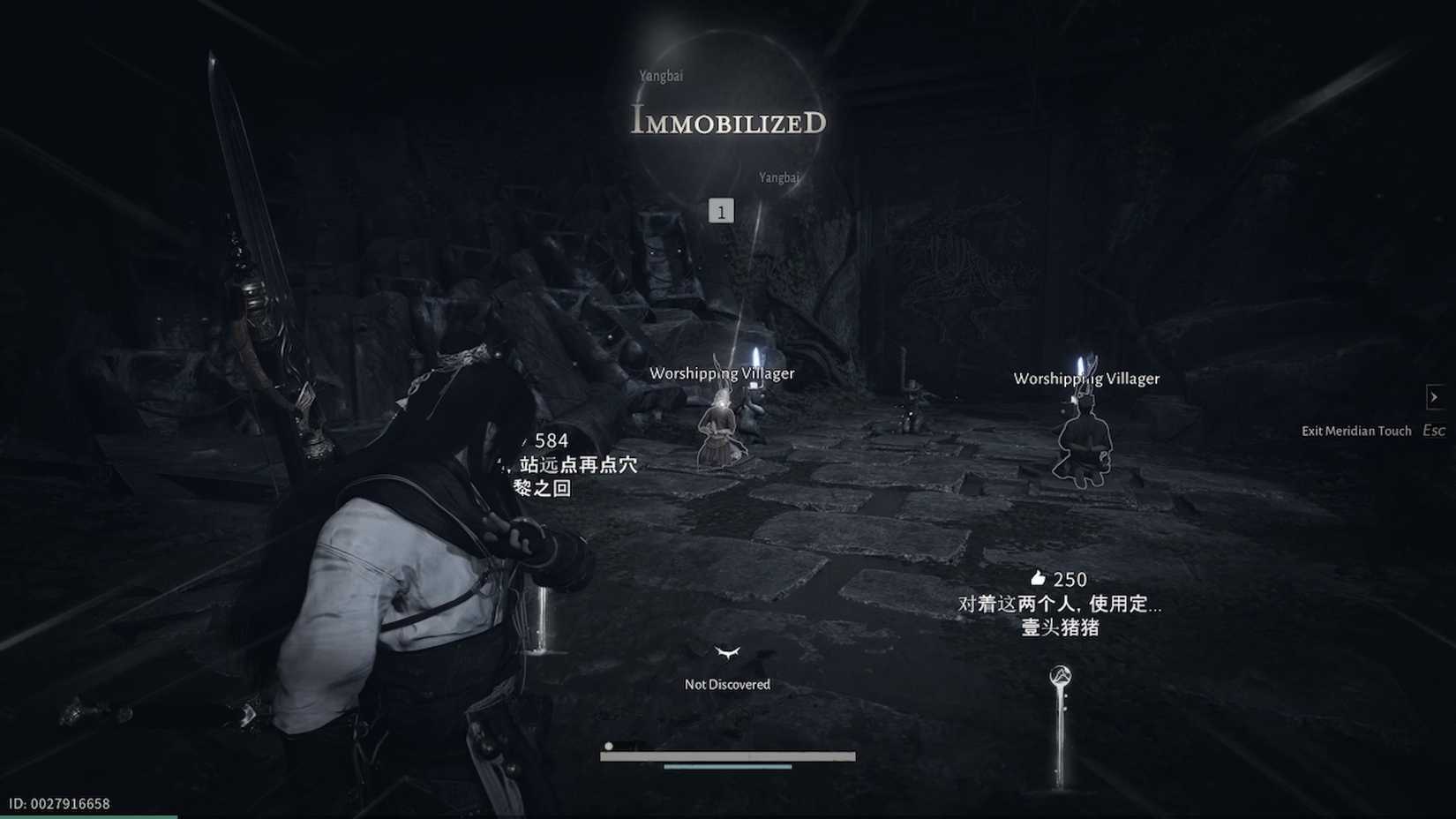This screenshot has width=1456, height=819.
Task: Click the bat icon above Not Discovered
Action: [x=727, y=653]
